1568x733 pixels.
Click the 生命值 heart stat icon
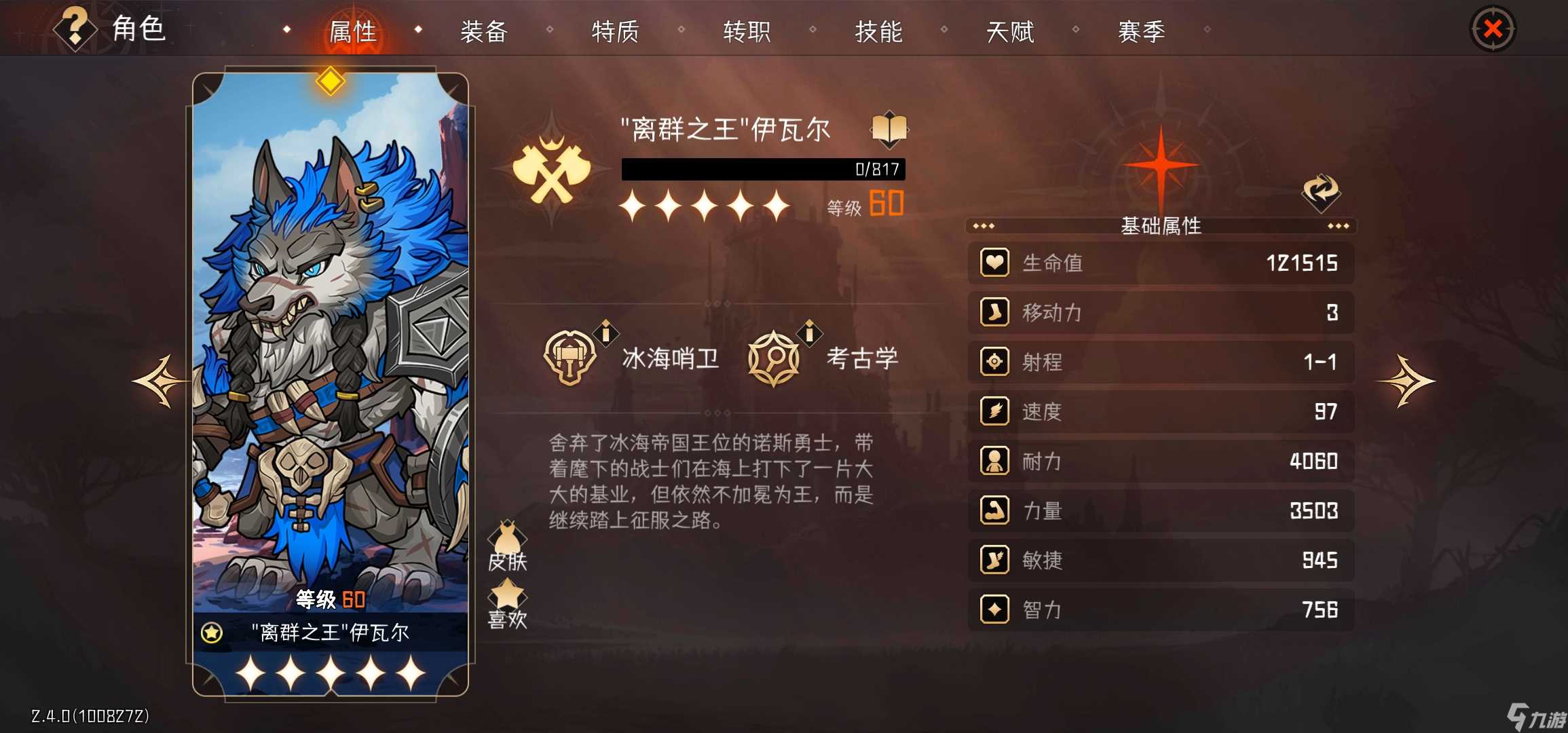point(994,263)
